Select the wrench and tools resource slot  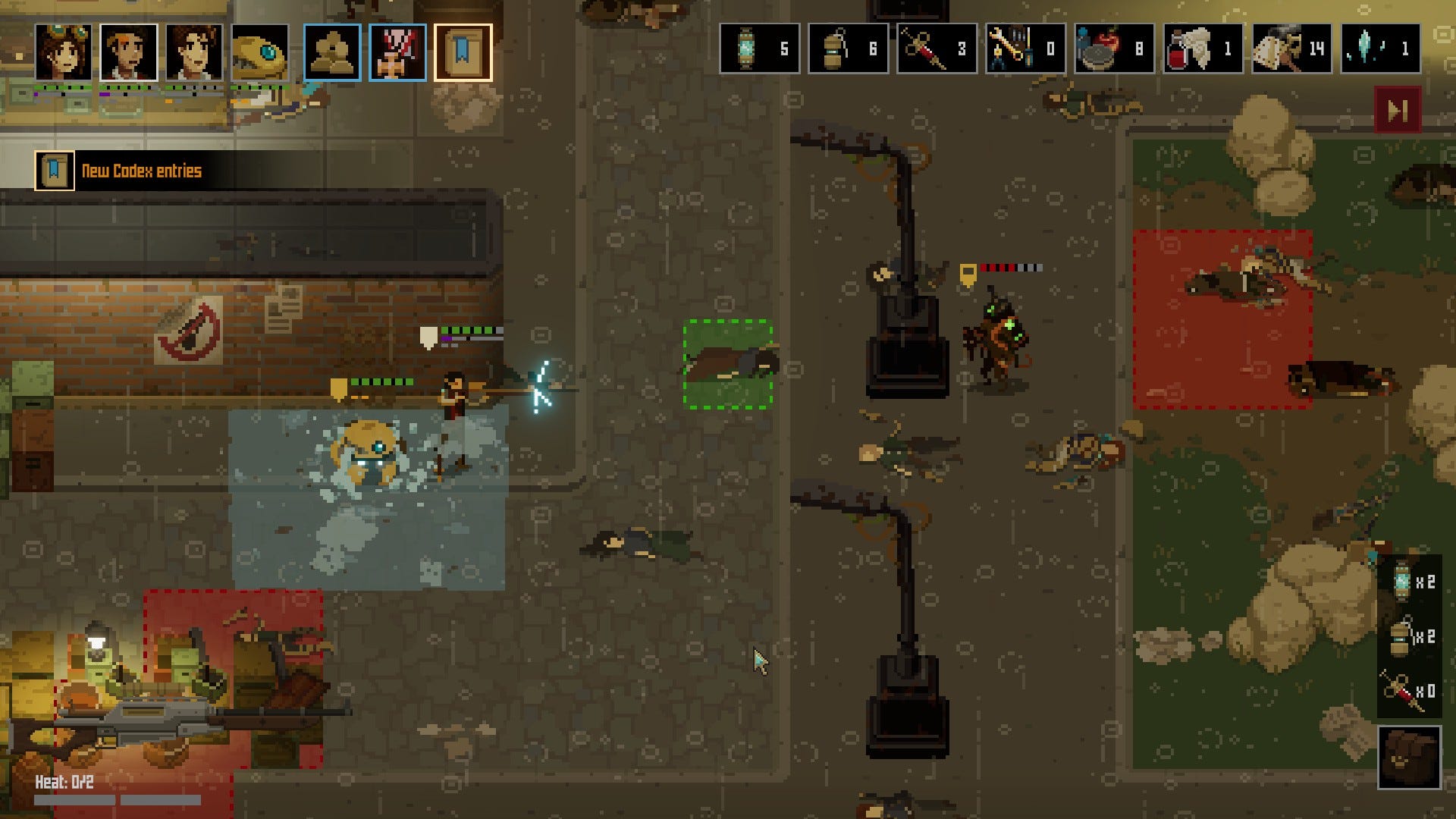point(1025,49)
